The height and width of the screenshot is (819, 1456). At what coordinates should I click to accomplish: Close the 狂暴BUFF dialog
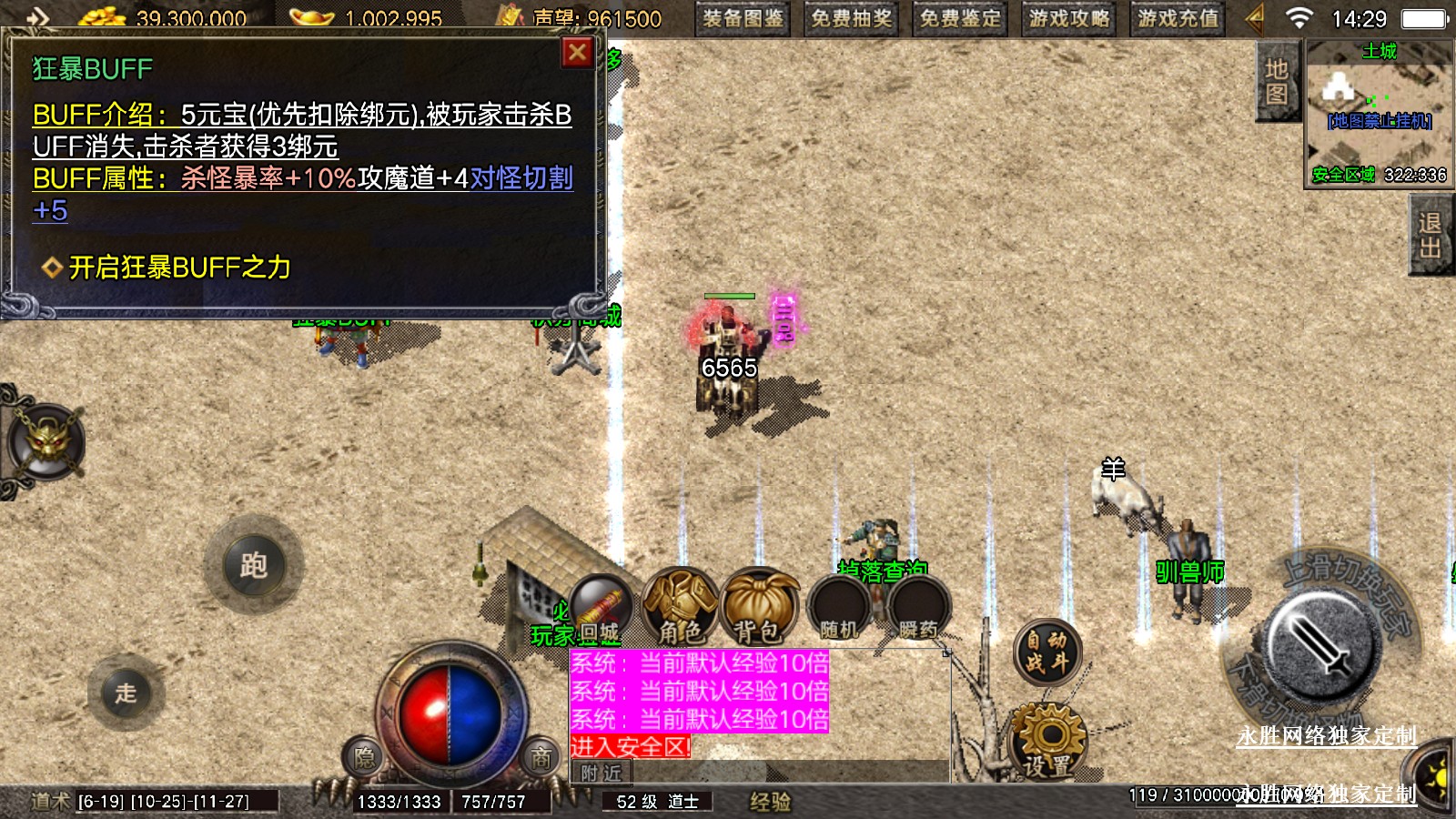577,53
